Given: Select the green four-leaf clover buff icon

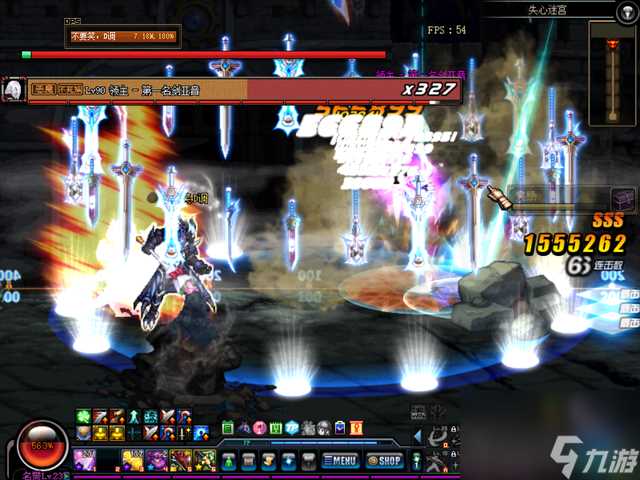Looking at the screenshot, I should pos(83,416).
